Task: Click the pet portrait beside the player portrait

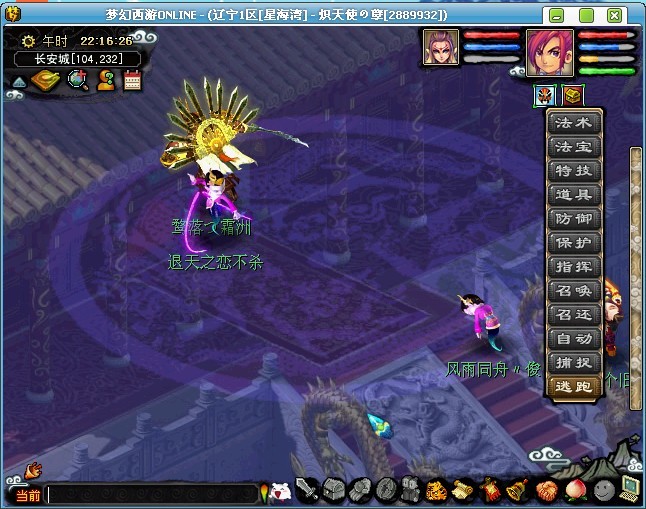Action: click(x=440, y=47)
